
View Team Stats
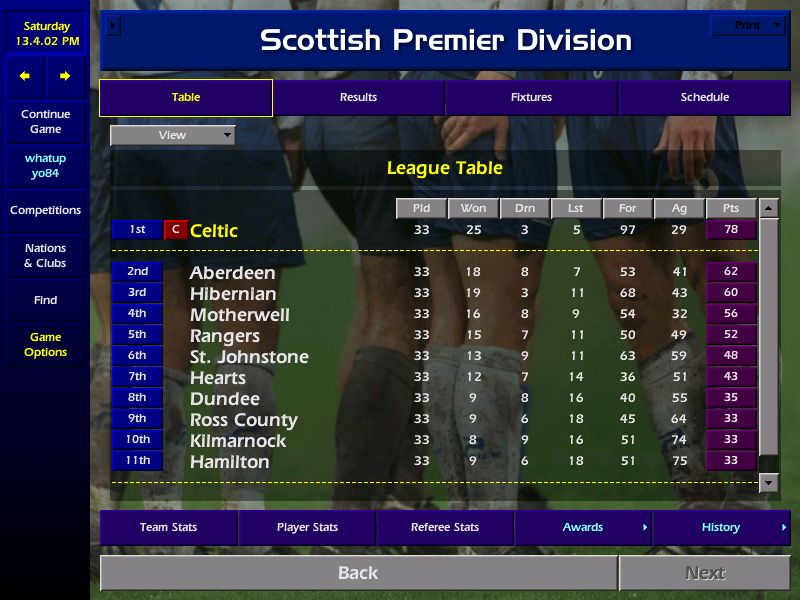click(x=168, y=528)
